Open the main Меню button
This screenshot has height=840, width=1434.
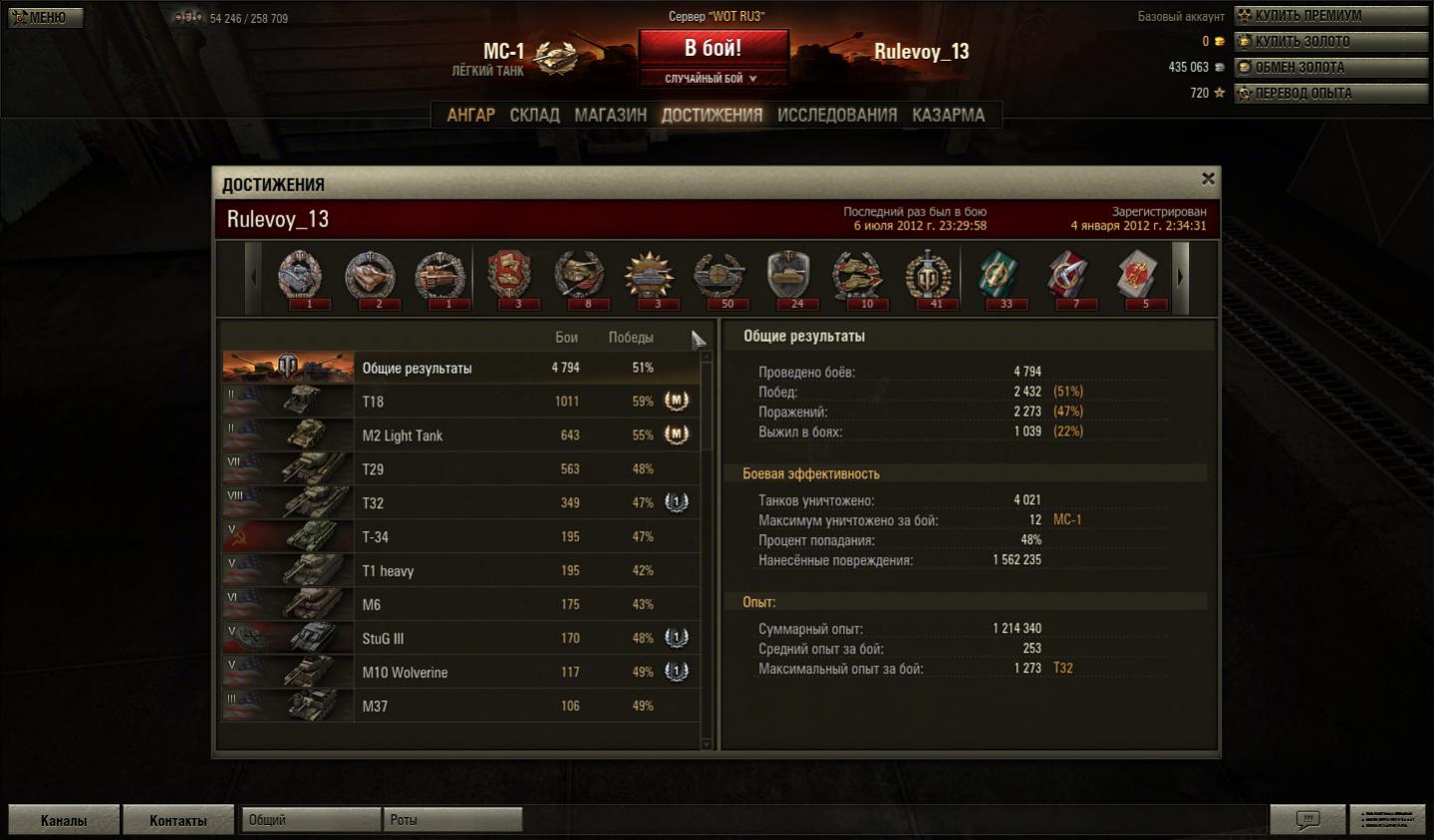click(x=46, y=17)
